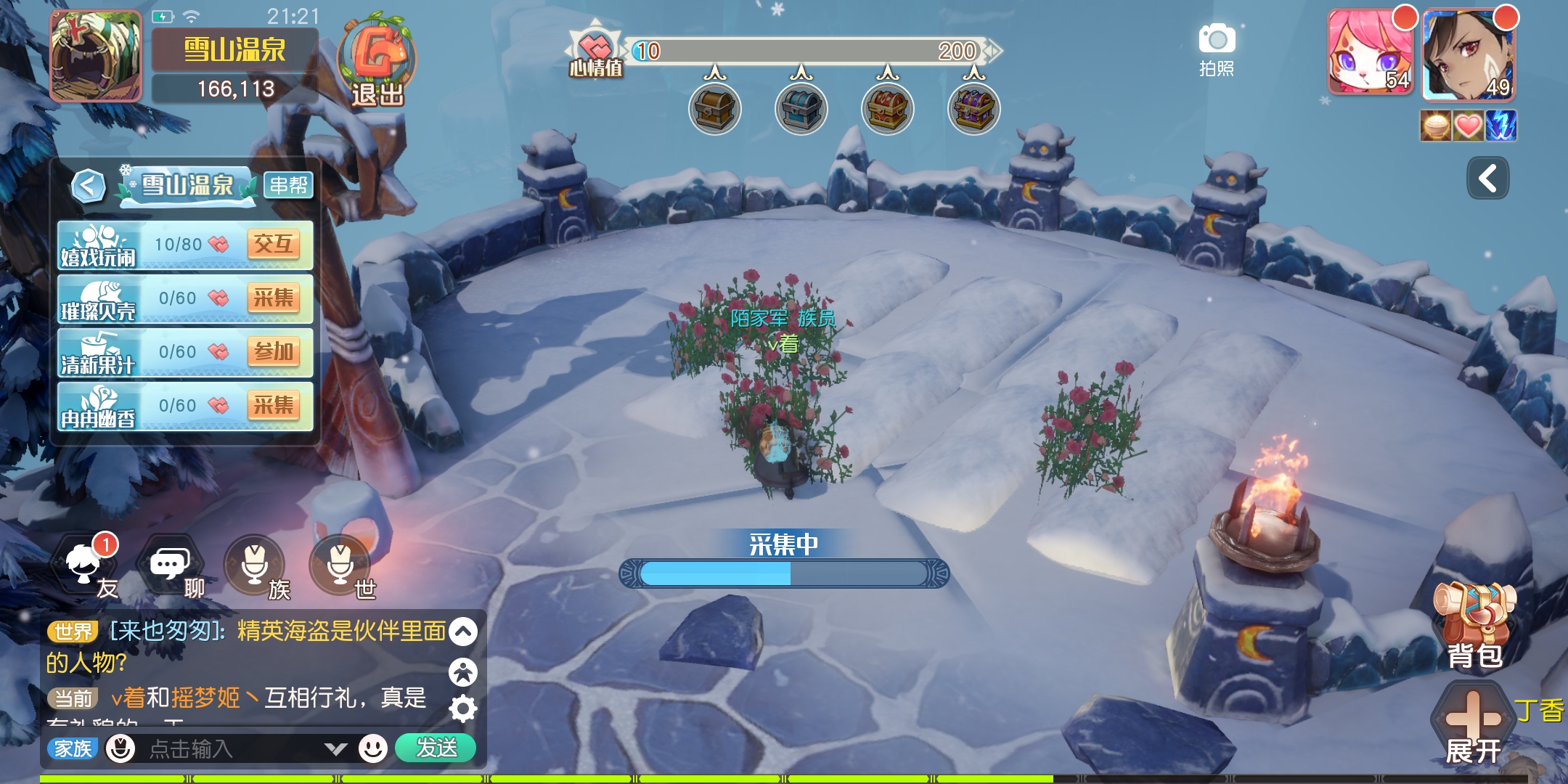Take a photo with 拍照 camera
Image resolution: width=1568 pixels, height=784 pixels.
tap(1217, 49)
